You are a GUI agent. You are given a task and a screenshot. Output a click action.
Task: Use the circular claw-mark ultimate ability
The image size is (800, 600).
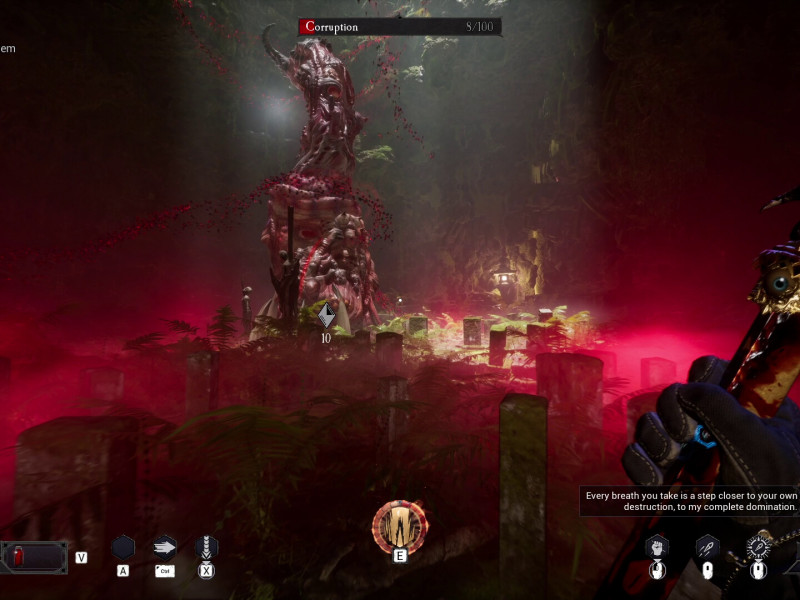tap(399, 526)
